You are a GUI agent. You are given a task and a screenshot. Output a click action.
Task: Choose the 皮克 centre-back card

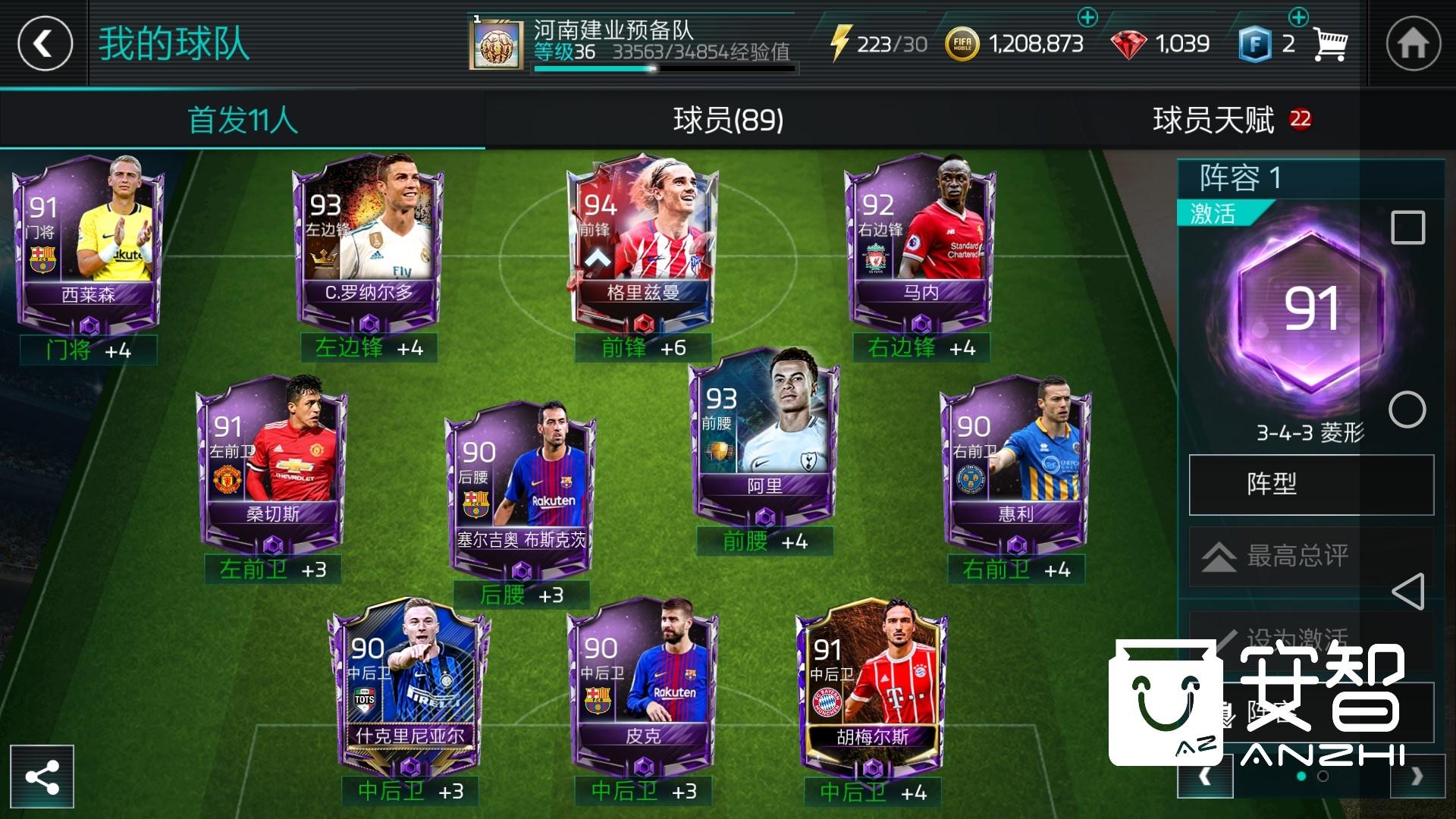click(643, 682)
